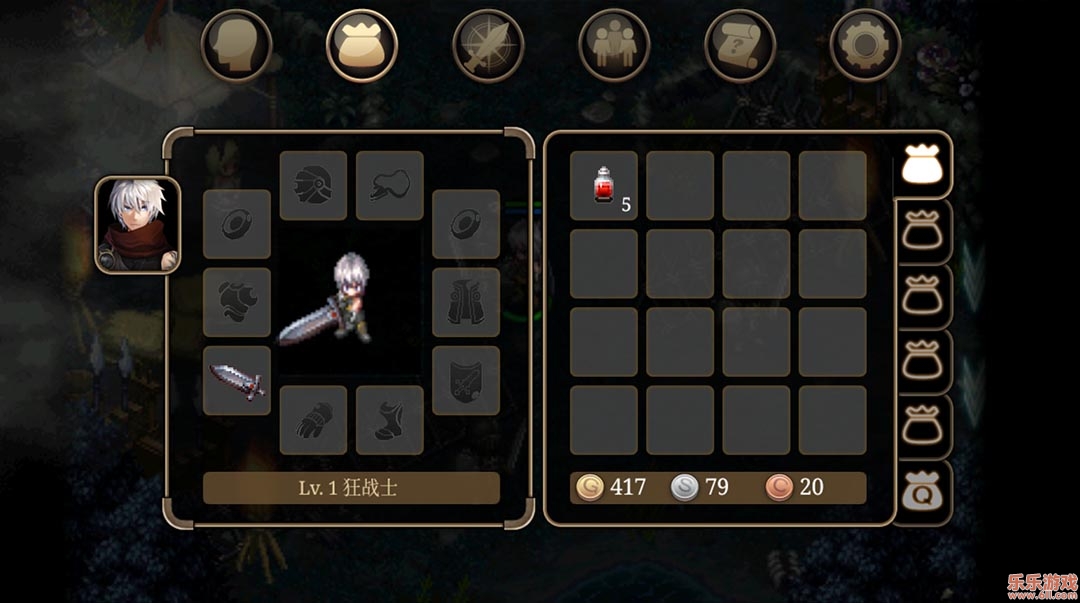
Task: Choose the boots equipment slot
Action: click(x=390, y=420)
